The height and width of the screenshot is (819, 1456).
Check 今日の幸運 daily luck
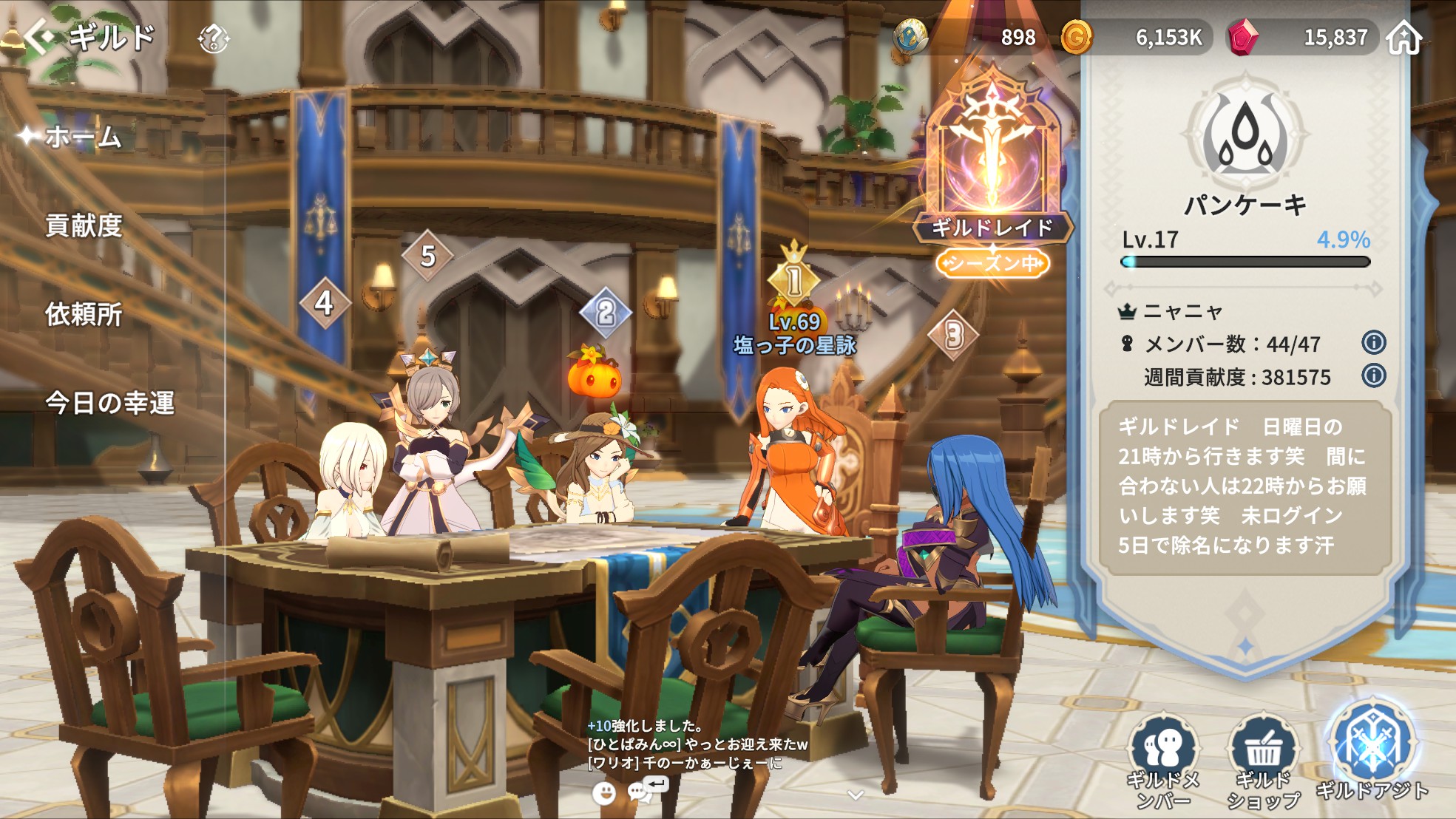pyautogui.click(x=109, y=403)
